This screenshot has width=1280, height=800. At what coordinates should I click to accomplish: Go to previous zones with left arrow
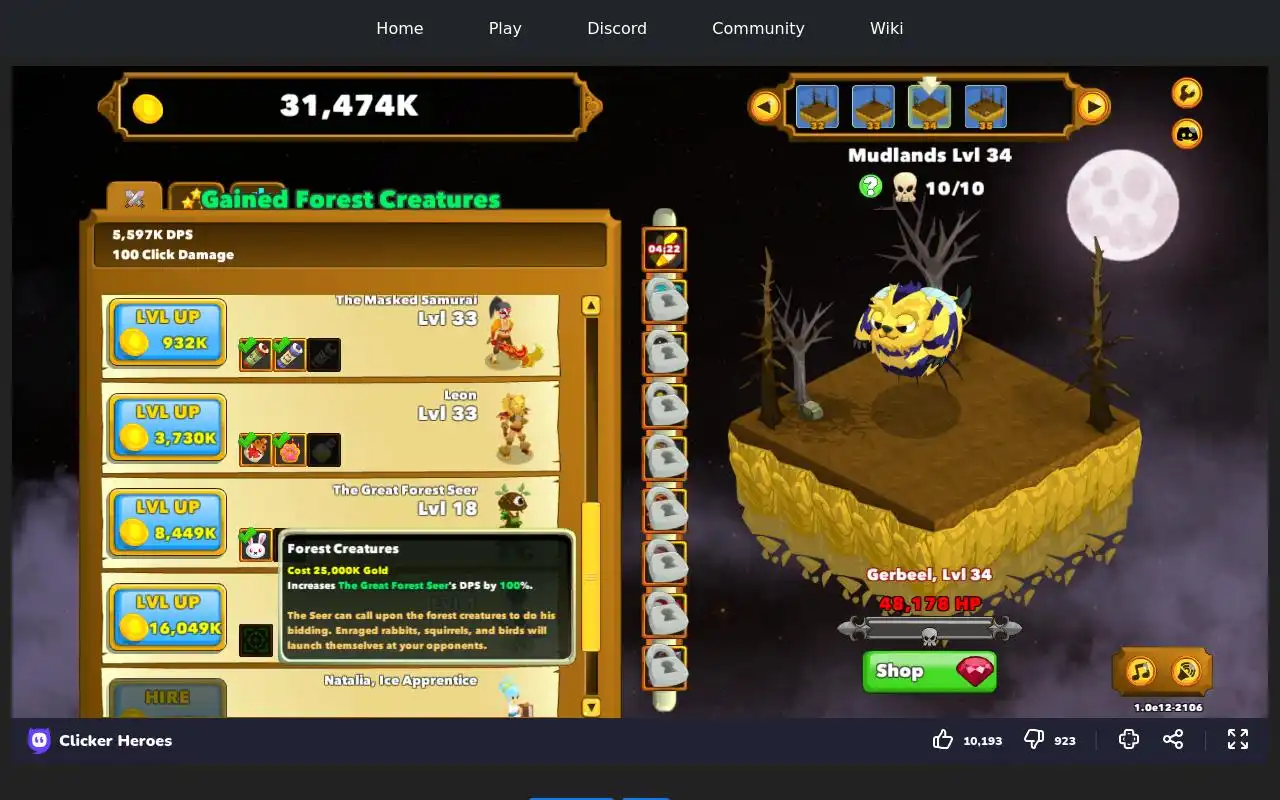765,106
